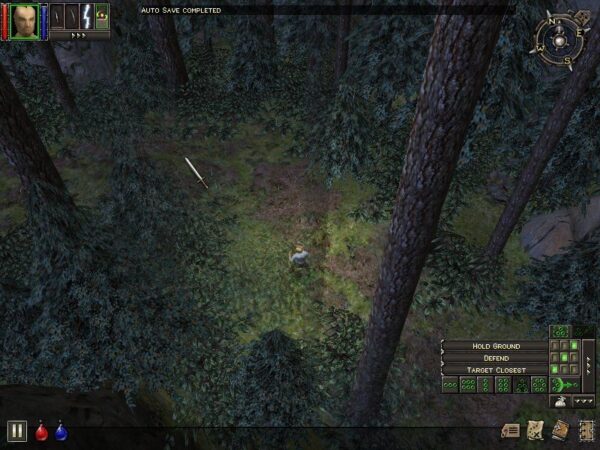This screenshot has width=600, height=450.
Task: Click the loot bag collect button
Action: click(x=561, y=401)
